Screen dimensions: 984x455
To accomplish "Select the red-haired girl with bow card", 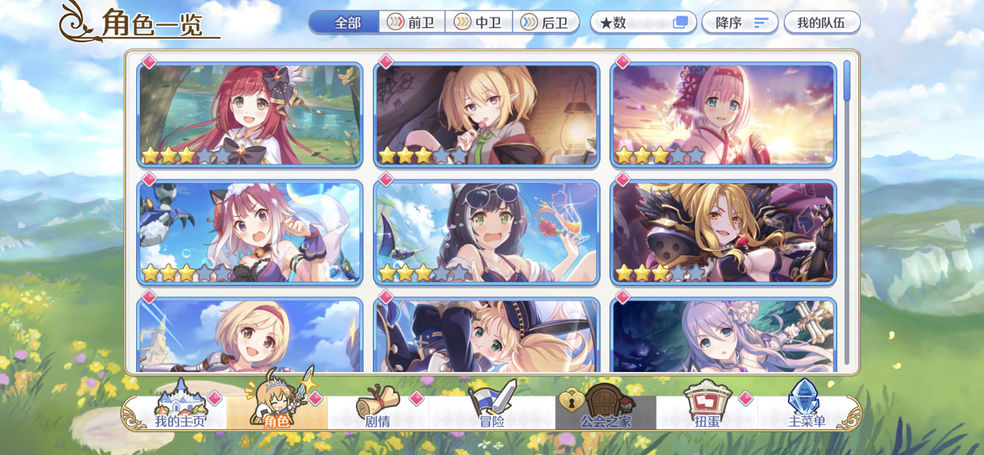I will click(x=249, y=115).
